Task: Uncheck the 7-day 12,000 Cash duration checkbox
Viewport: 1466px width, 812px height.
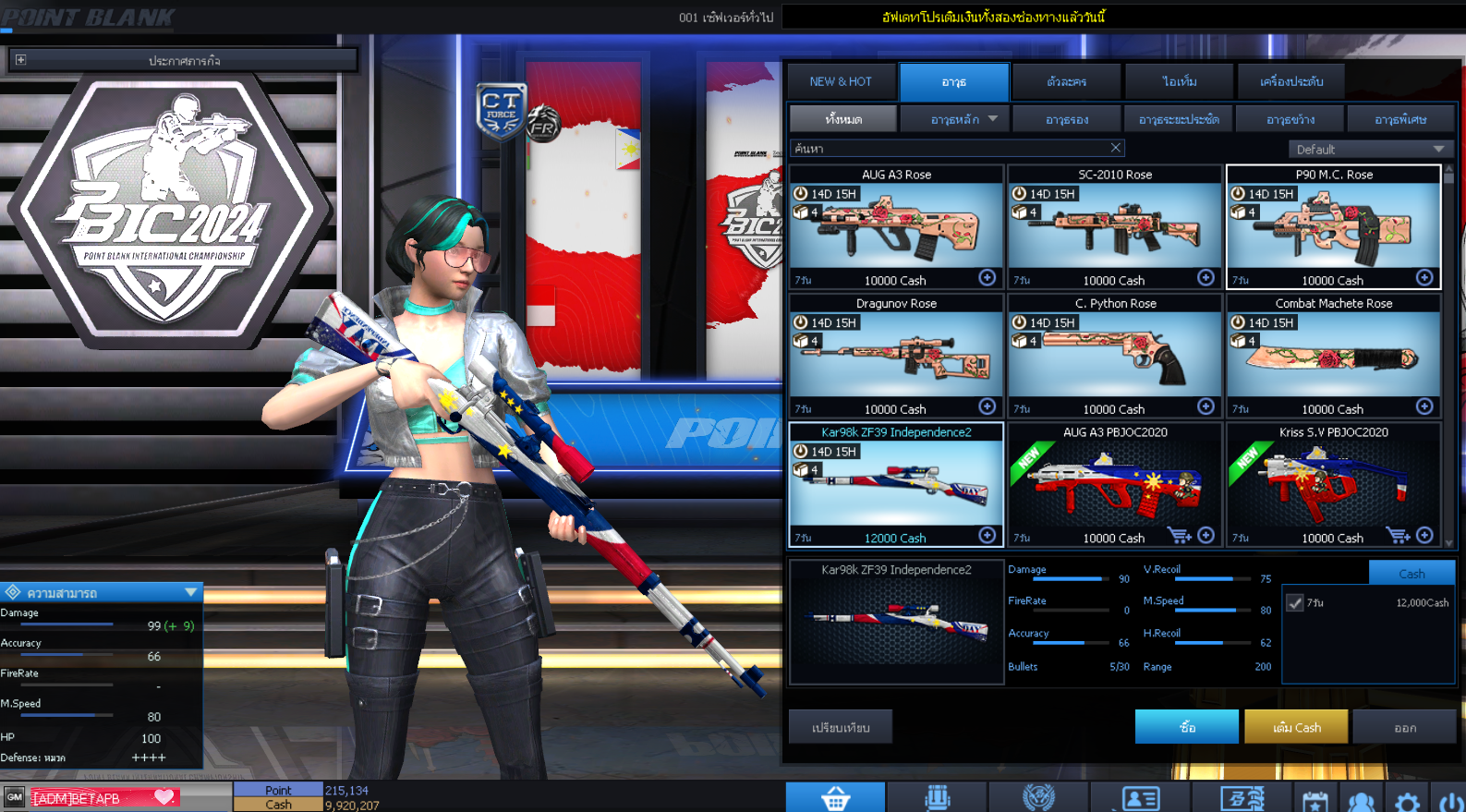Action: (1295, 601)
